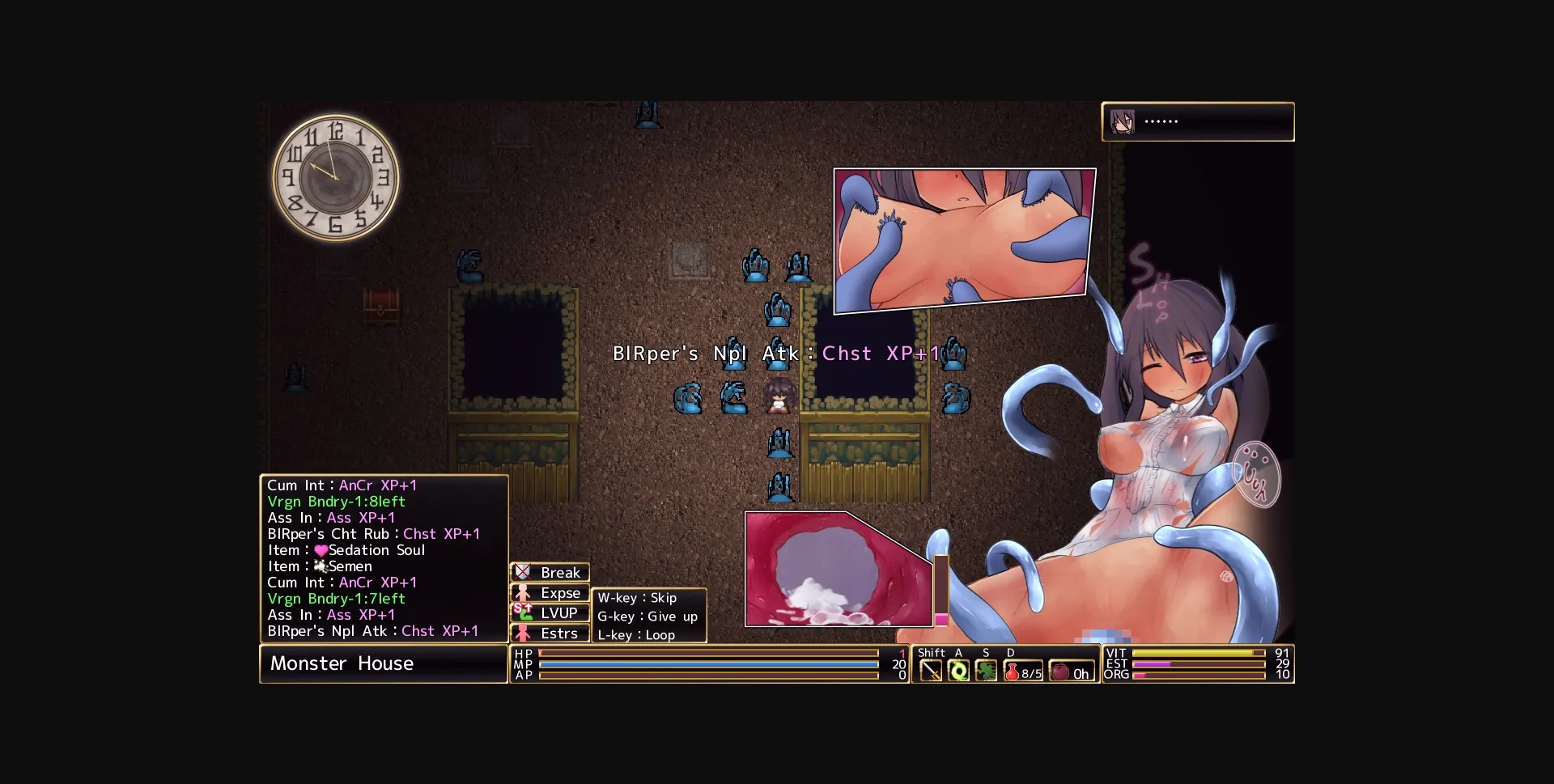Toggle the Estrs option
1554x784 pixels.
tap(559, 634)
